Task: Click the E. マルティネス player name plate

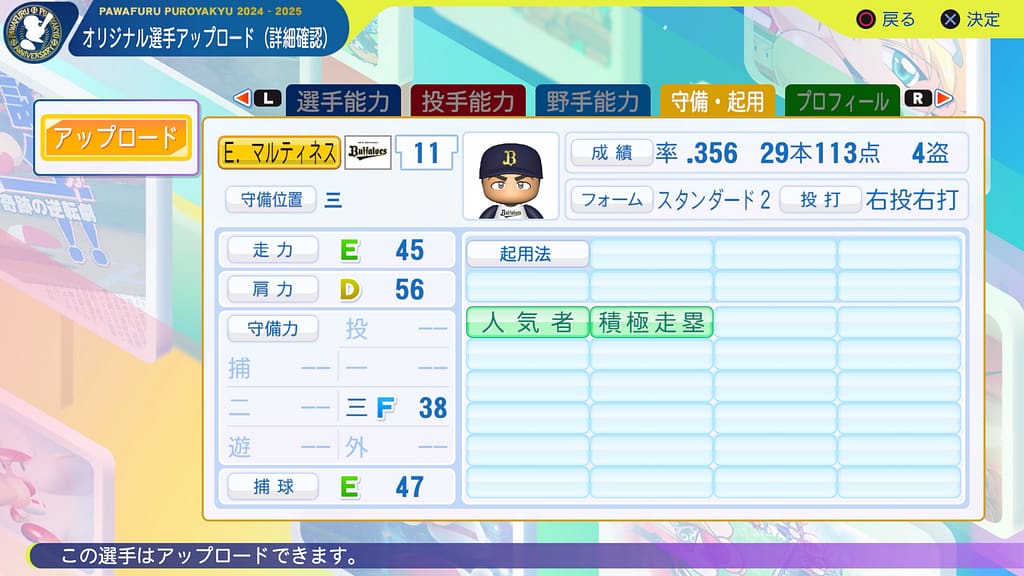Action: click(x=279, y=152)
